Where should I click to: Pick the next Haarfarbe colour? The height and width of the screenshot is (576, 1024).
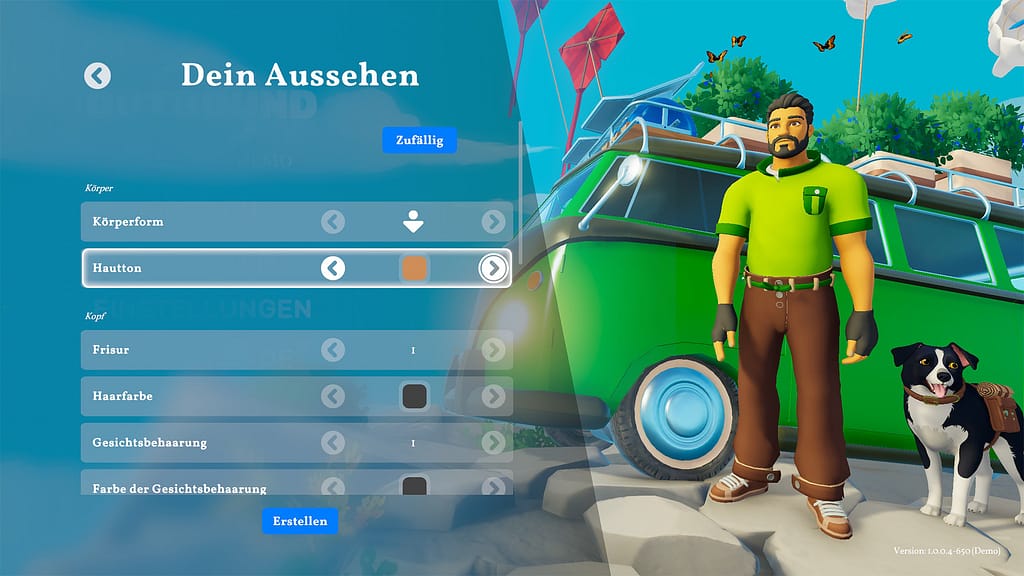(x=493, y=397)
